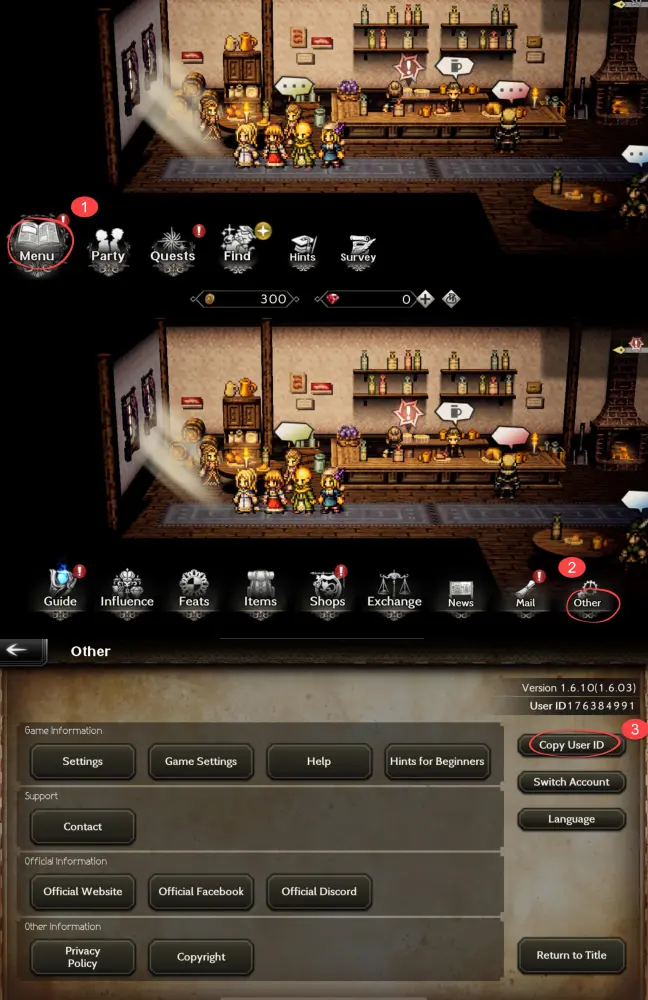Viewport: 648px width, 1000px height.
Task: Open the Language options
Action: coord(571,819)
